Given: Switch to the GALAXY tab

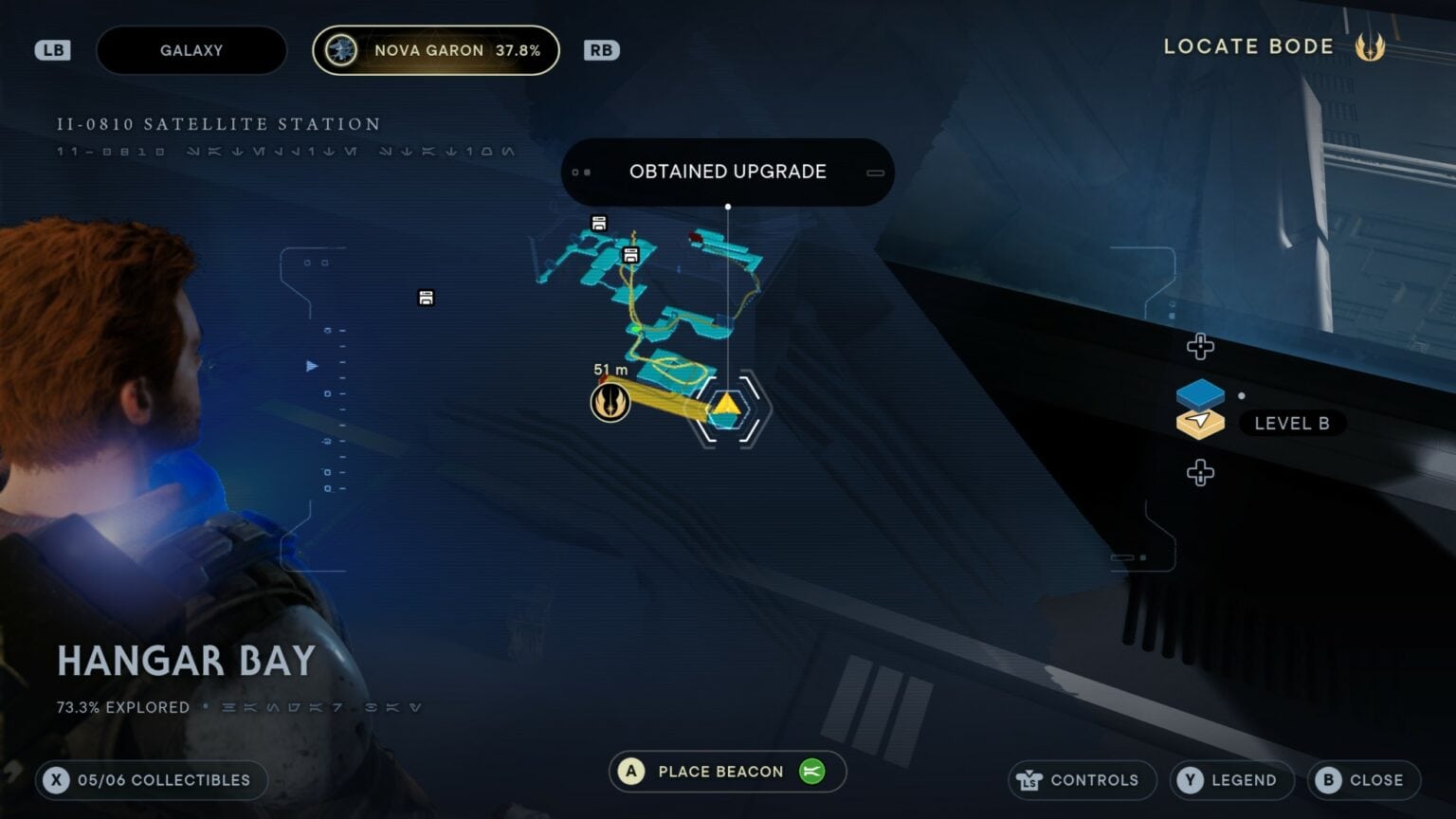Looking at the screenshot, I should 191,50.
